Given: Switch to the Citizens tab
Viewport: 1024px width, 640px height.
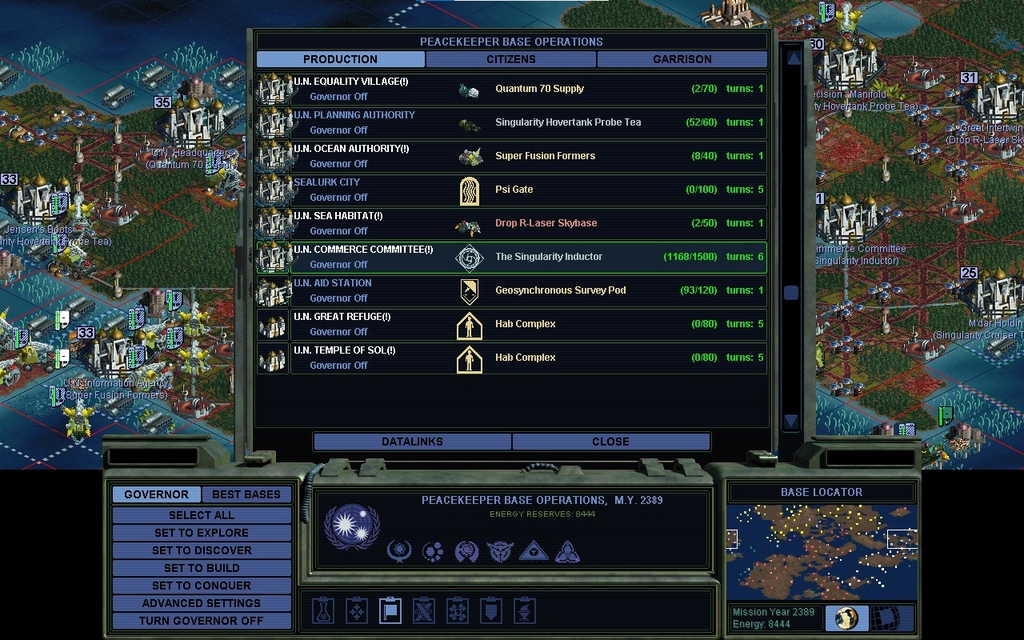Looking at the screenshot, I should coord(511,59).
